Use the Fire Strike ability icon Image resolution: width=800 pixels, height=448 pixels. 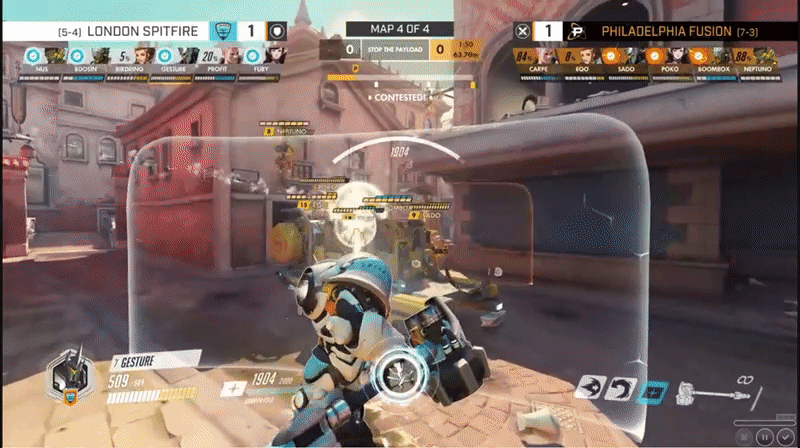pyautogui.click(x=622, y=388)
